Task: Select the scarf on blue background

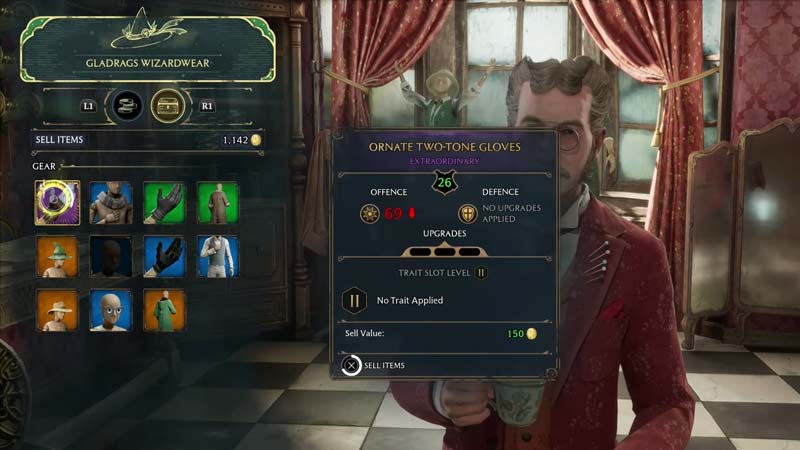Action: click(111, 203)
